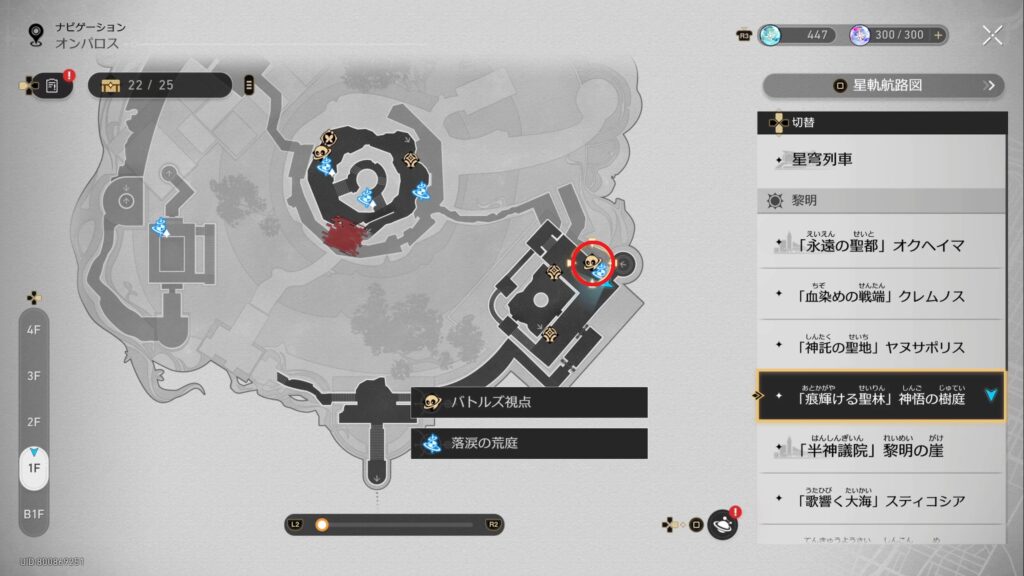Image resolution: width=1024 pixels, height=576 pixels.
Task: Click the highlighted 神悟の樹庭 entry
Action: point(880,396)
